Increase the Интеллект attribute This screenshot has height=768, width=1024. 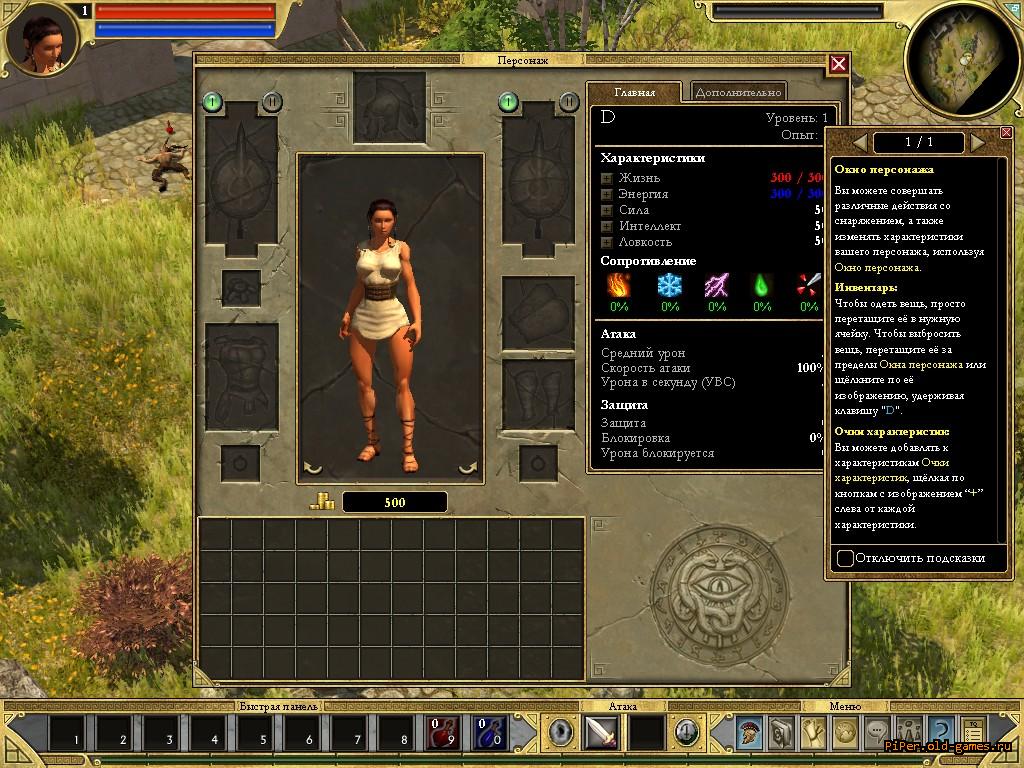(607, 226)
